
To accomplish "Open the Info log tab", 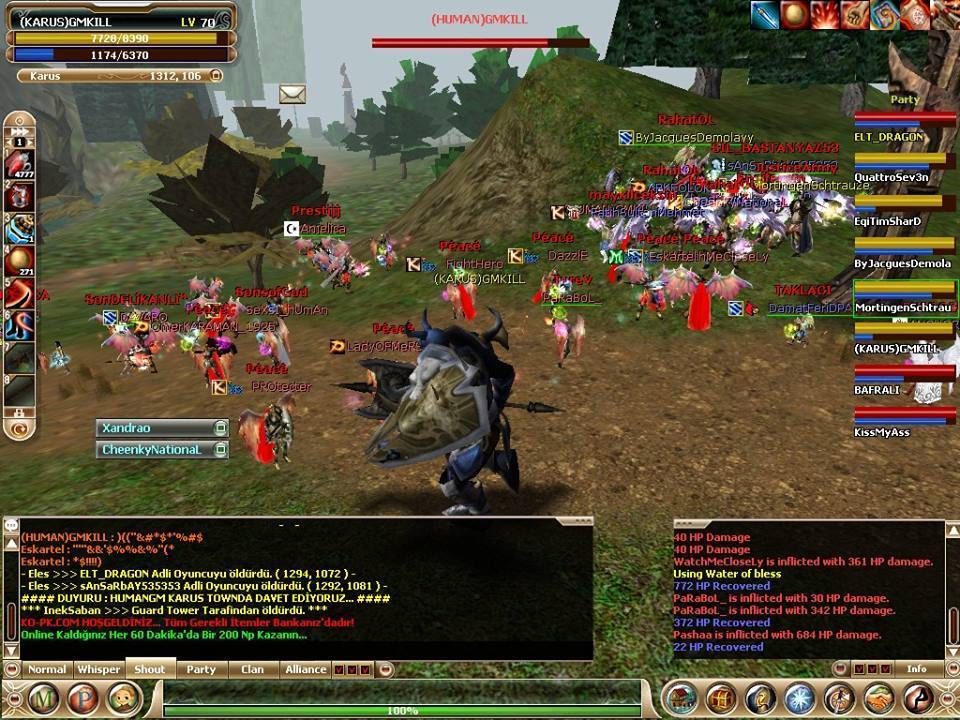I will tap(916, 669).
